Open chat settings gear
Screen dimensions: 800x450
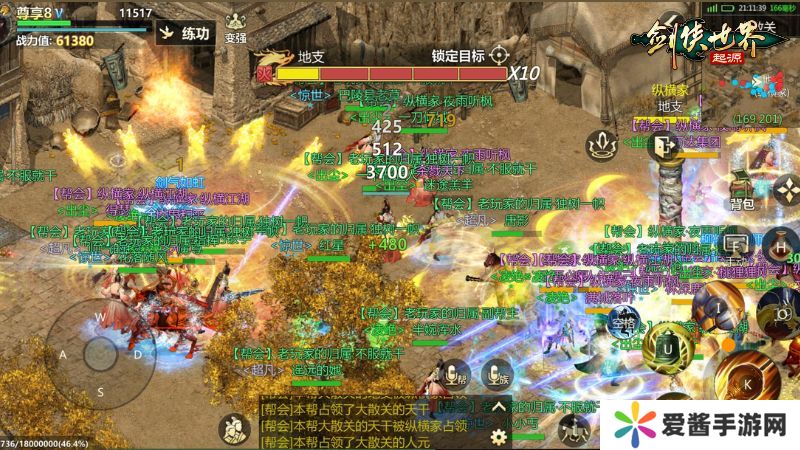click(x=497, y=436)
